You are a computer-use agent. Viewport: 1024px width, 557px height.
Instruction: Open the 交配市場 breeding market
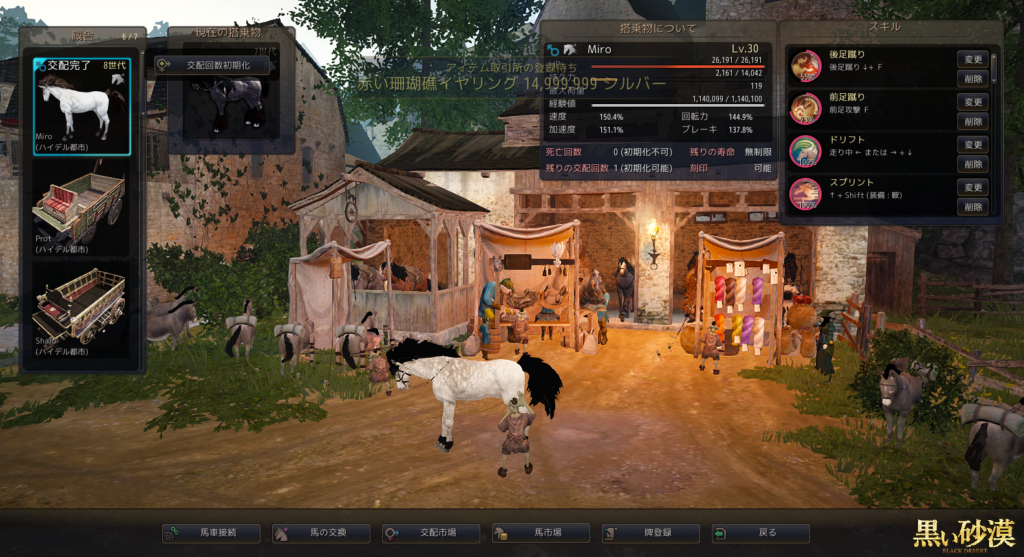point(431,533)
